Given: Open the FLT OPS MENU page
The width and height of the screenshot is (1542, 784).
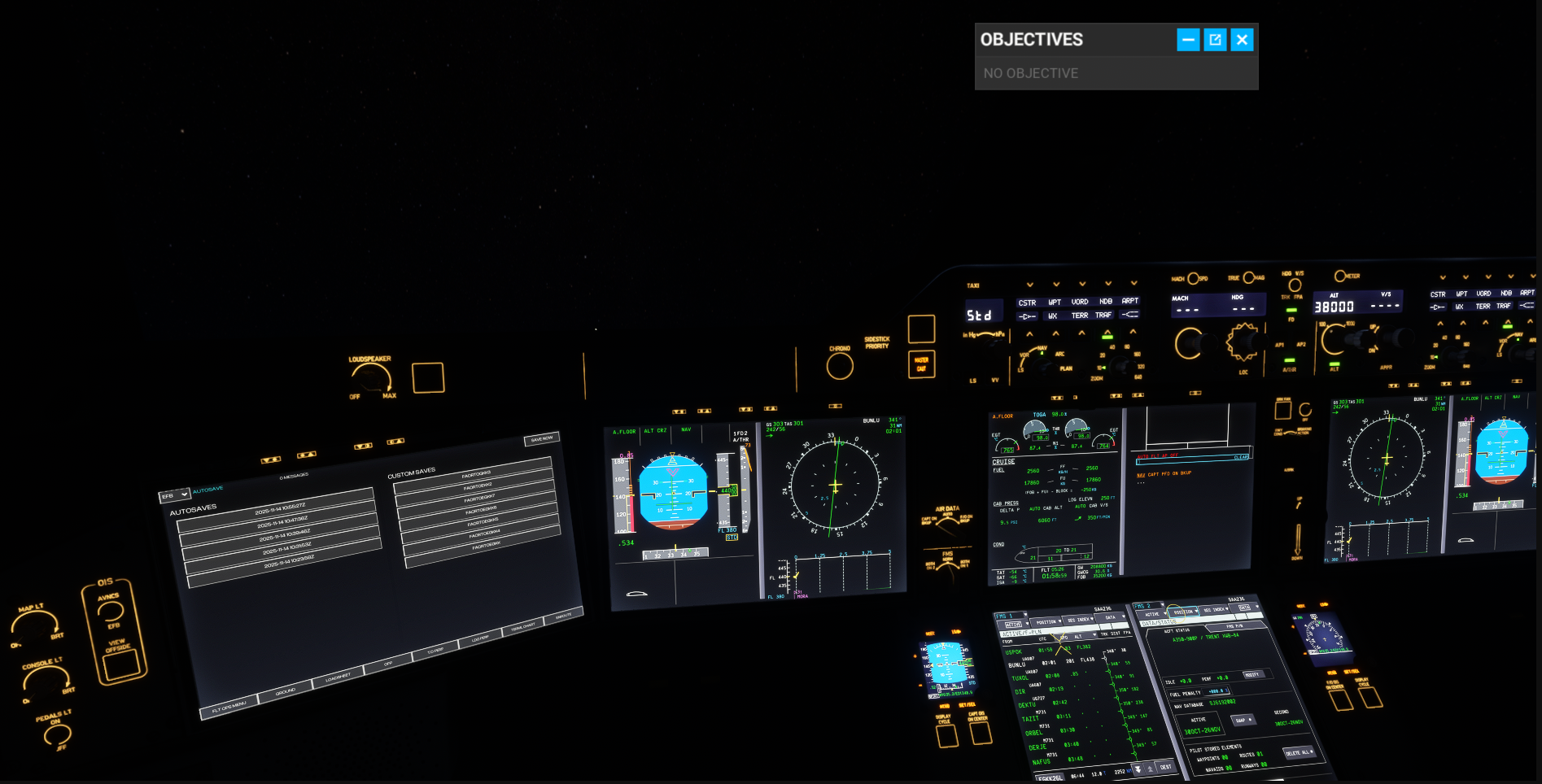Looking at the screenshot, I should coord(229,707).
